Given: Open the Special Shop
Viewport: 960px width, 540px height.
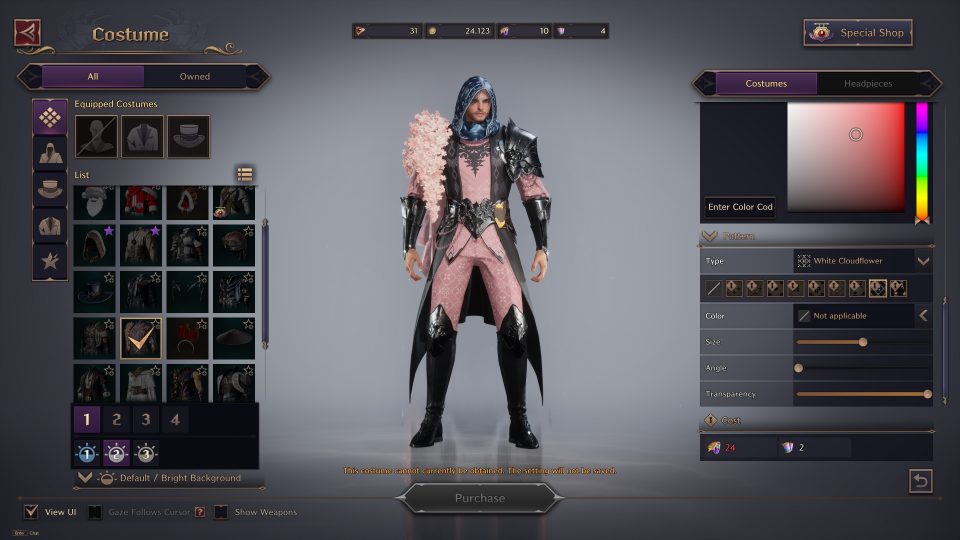Looking at the screenshot, I should tap(858, 33).
